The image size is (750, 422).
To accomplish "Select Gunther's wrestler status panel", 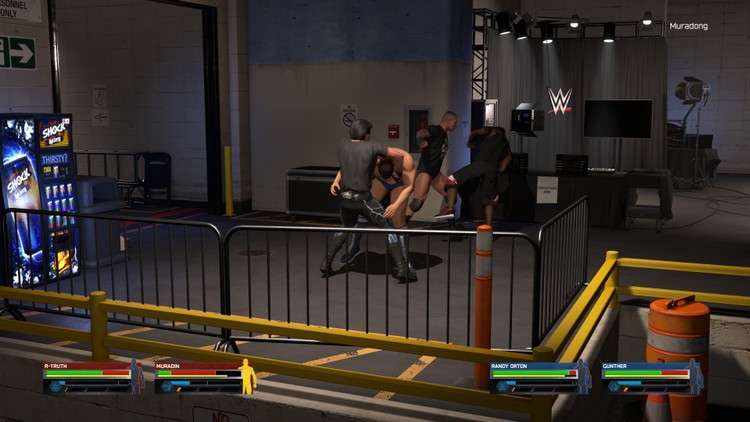I will point(652,377).
